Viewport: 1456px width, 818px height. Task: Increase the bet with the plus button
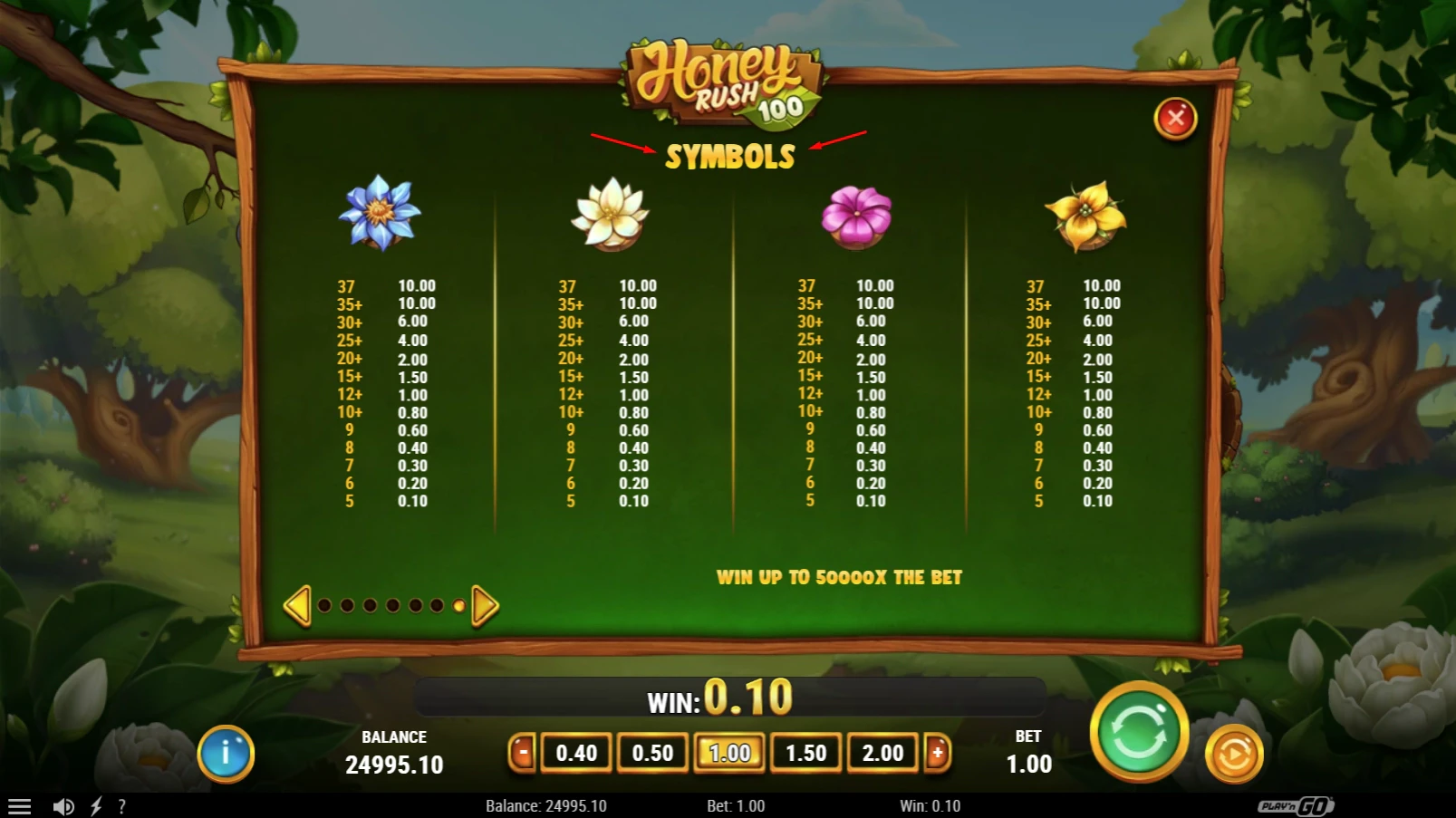[x=935, y=753]
